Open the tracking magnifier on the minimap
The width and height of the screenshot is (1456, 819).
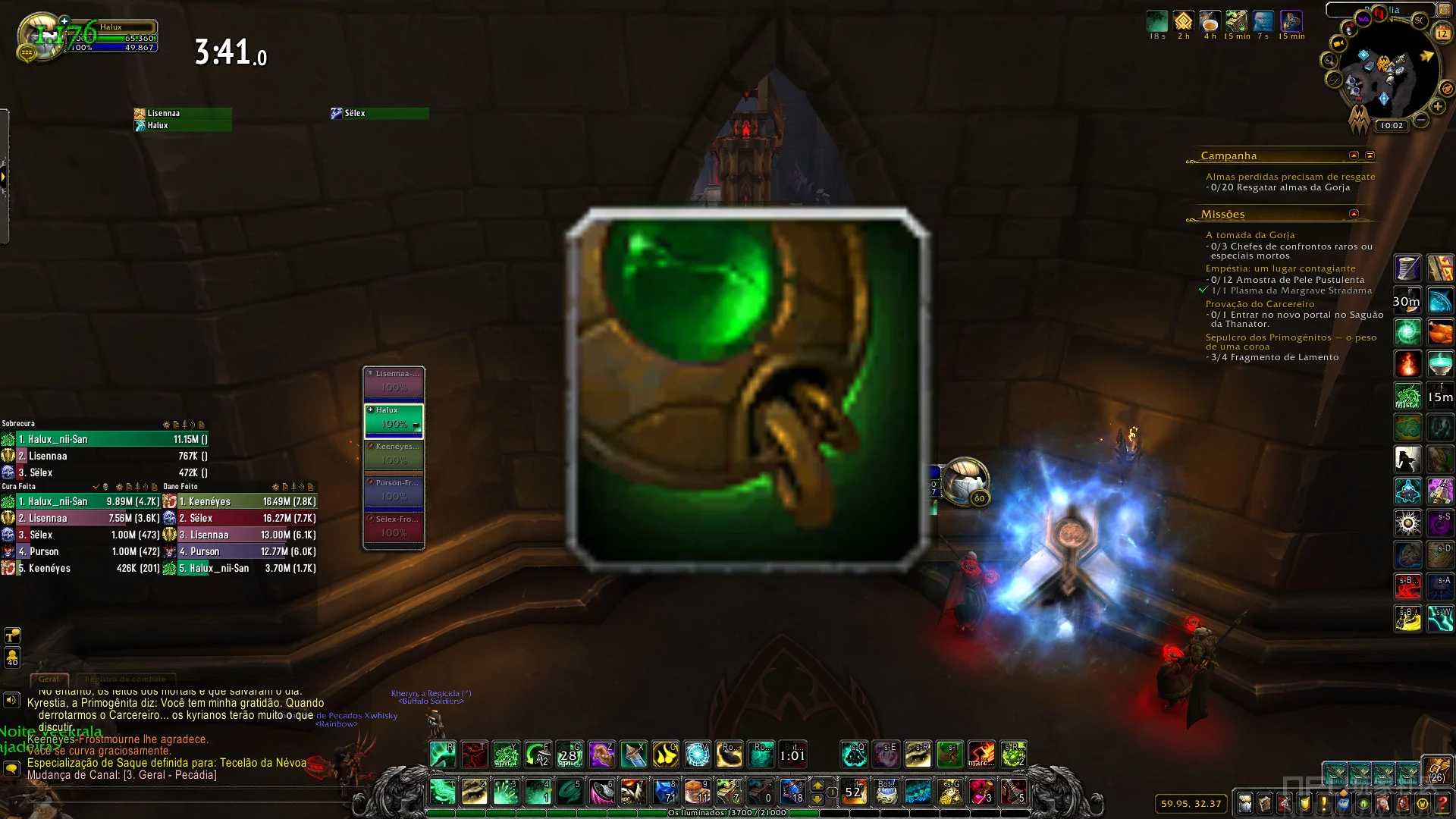(1329, 61)
